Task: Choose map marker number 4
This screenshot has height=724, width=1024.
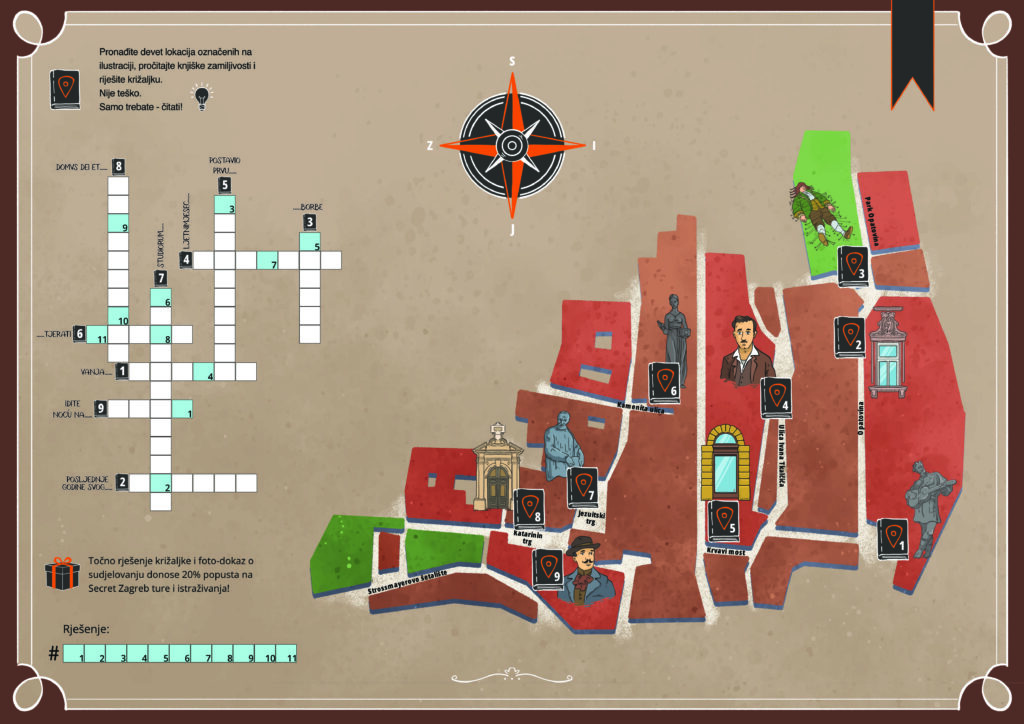Action: [x=776, y=398]
